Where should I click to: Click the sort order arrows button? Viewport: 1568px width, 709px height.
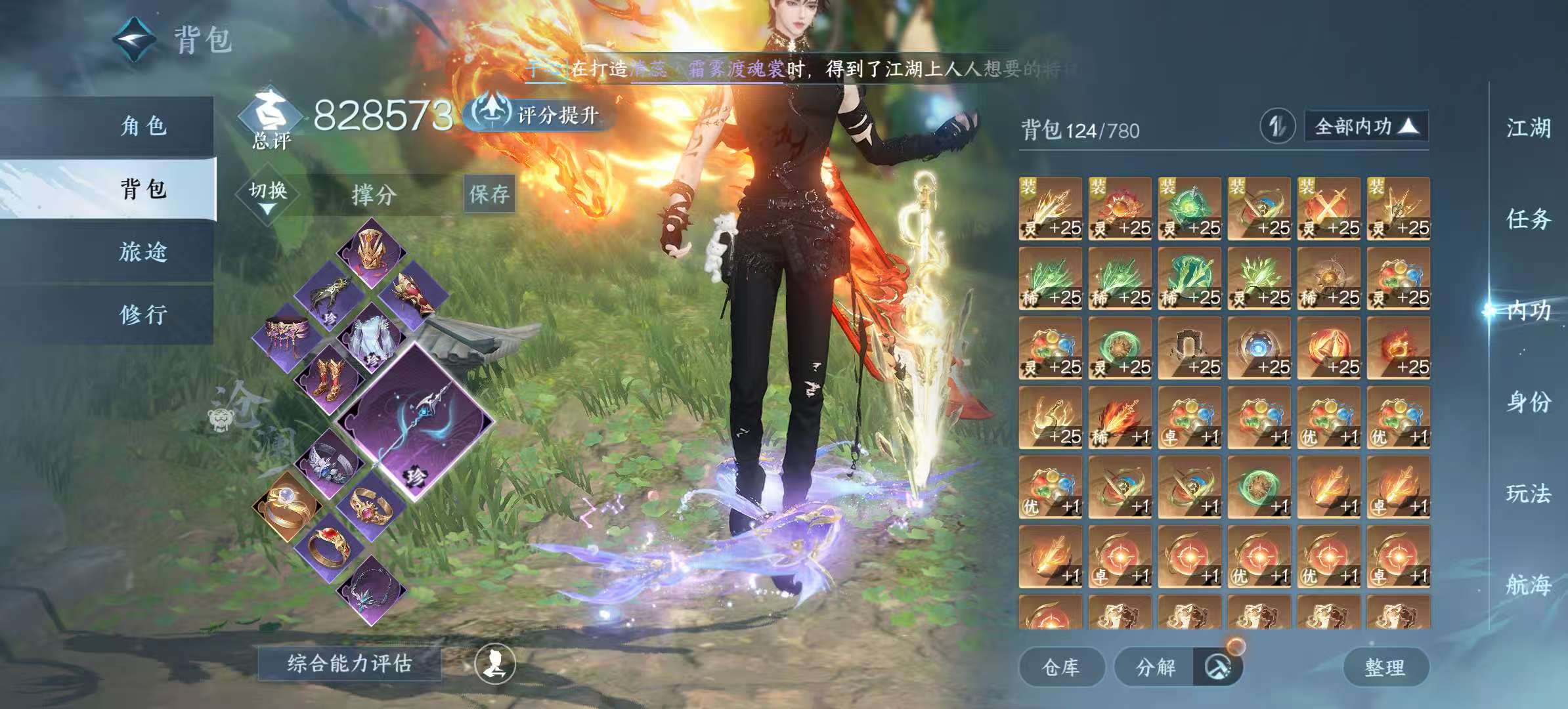pyautogui.click(x=1277, y=126)
